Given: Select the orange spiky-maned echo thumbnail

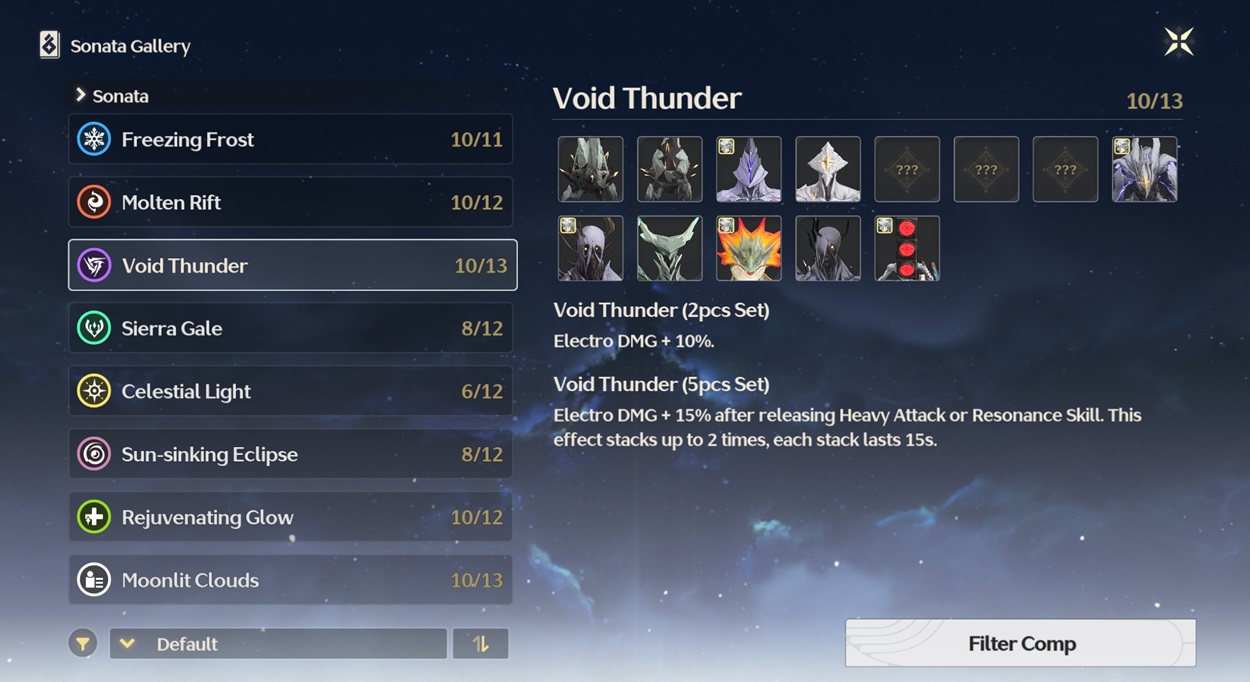Looking at the screenshot, I should click(x=749, y=248).
